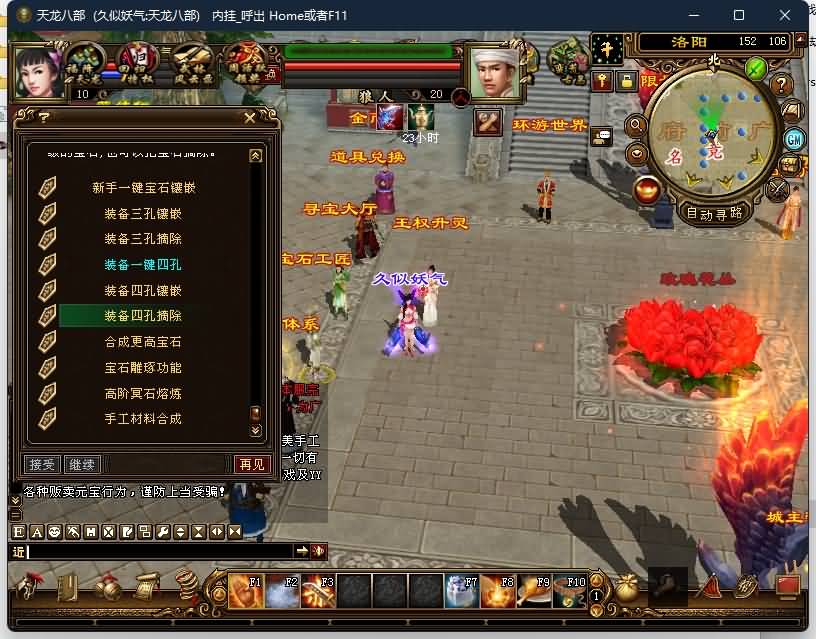Image resolution: width=816 pixels, height=639 pixels.
Task: Click the highlighted 装备四孔摘除 entry
Action: click(143, 316)
